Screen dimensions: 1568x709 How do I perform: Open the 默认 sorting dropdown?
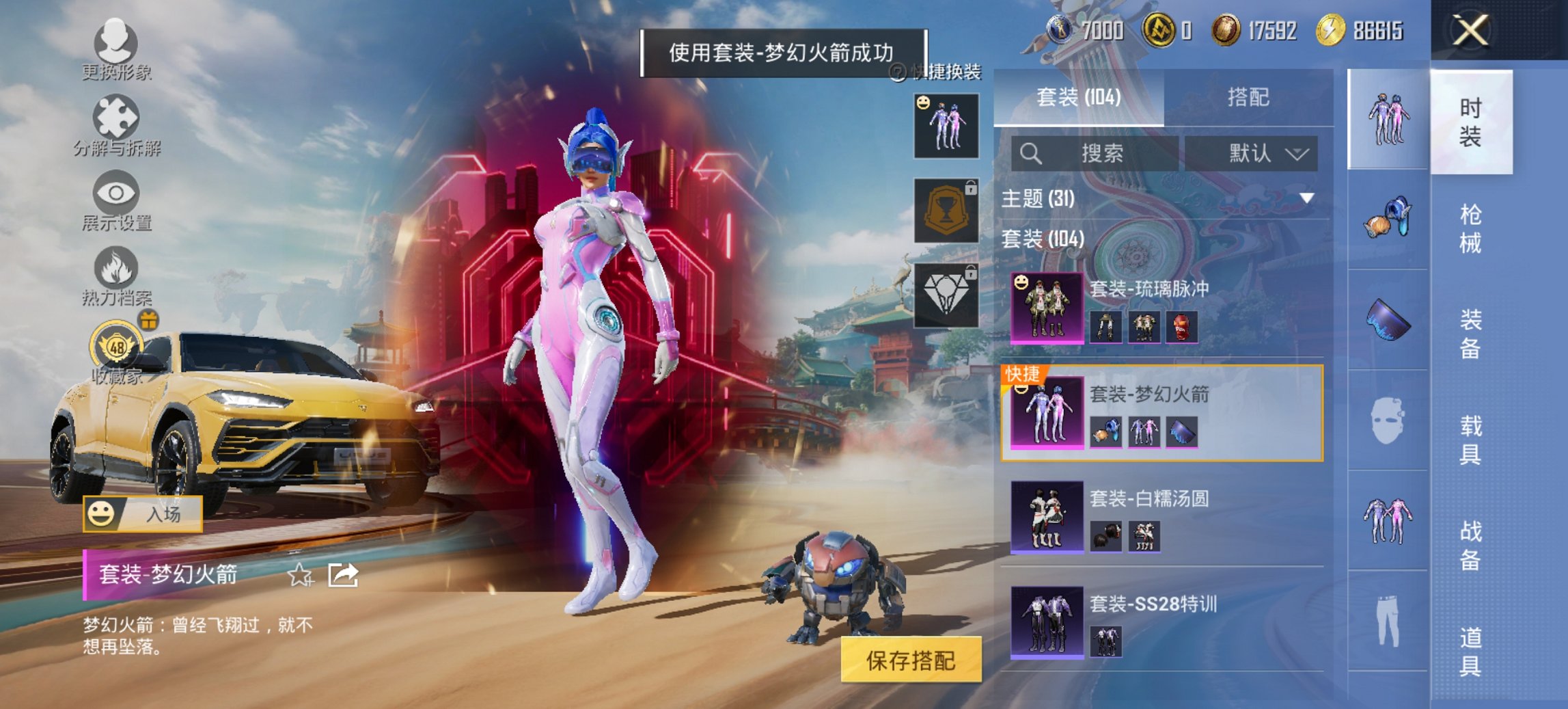coord(1259,153)
